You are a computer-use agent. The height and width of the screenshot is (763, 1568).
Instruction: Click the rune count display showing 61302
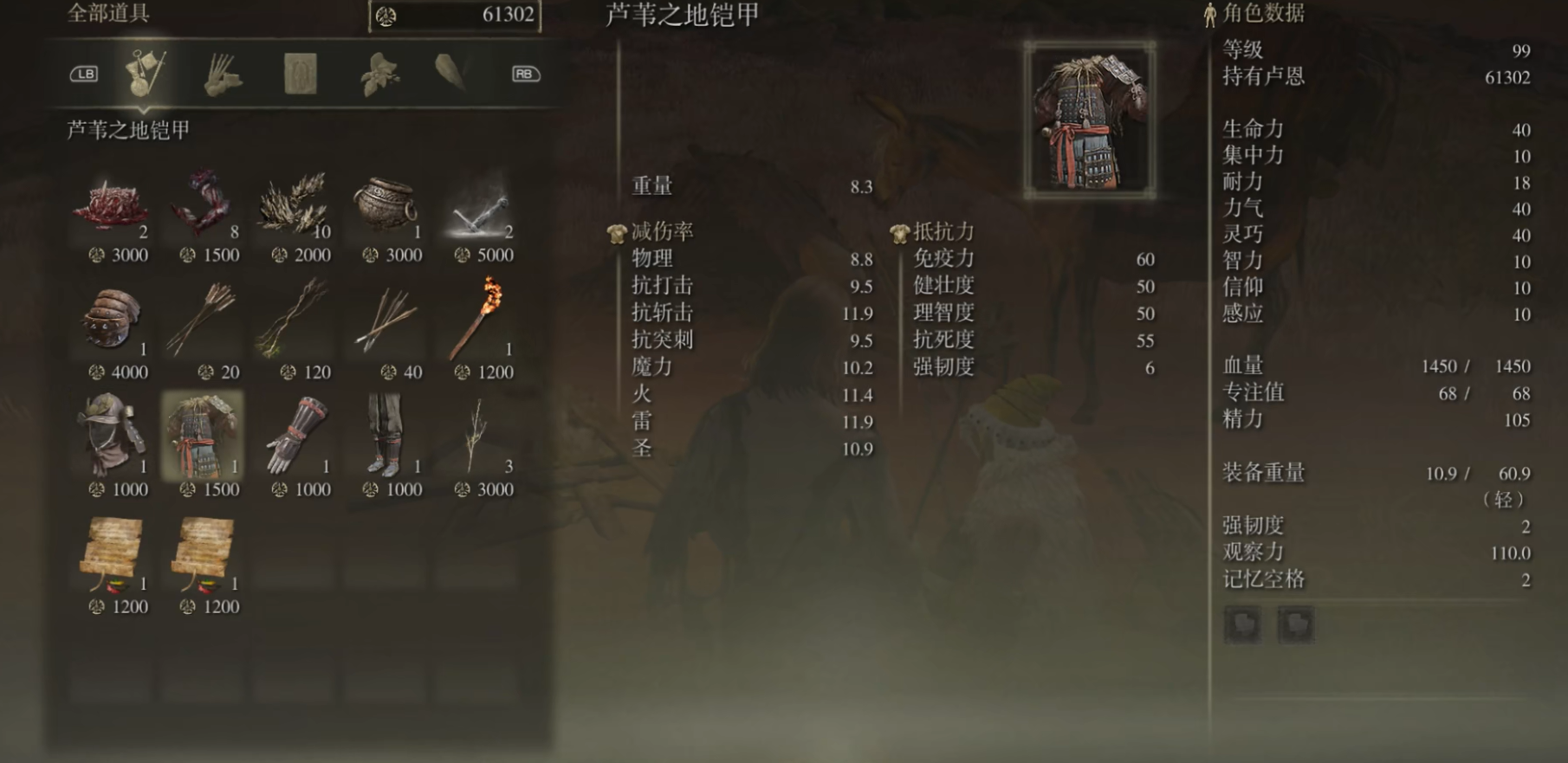454,16
